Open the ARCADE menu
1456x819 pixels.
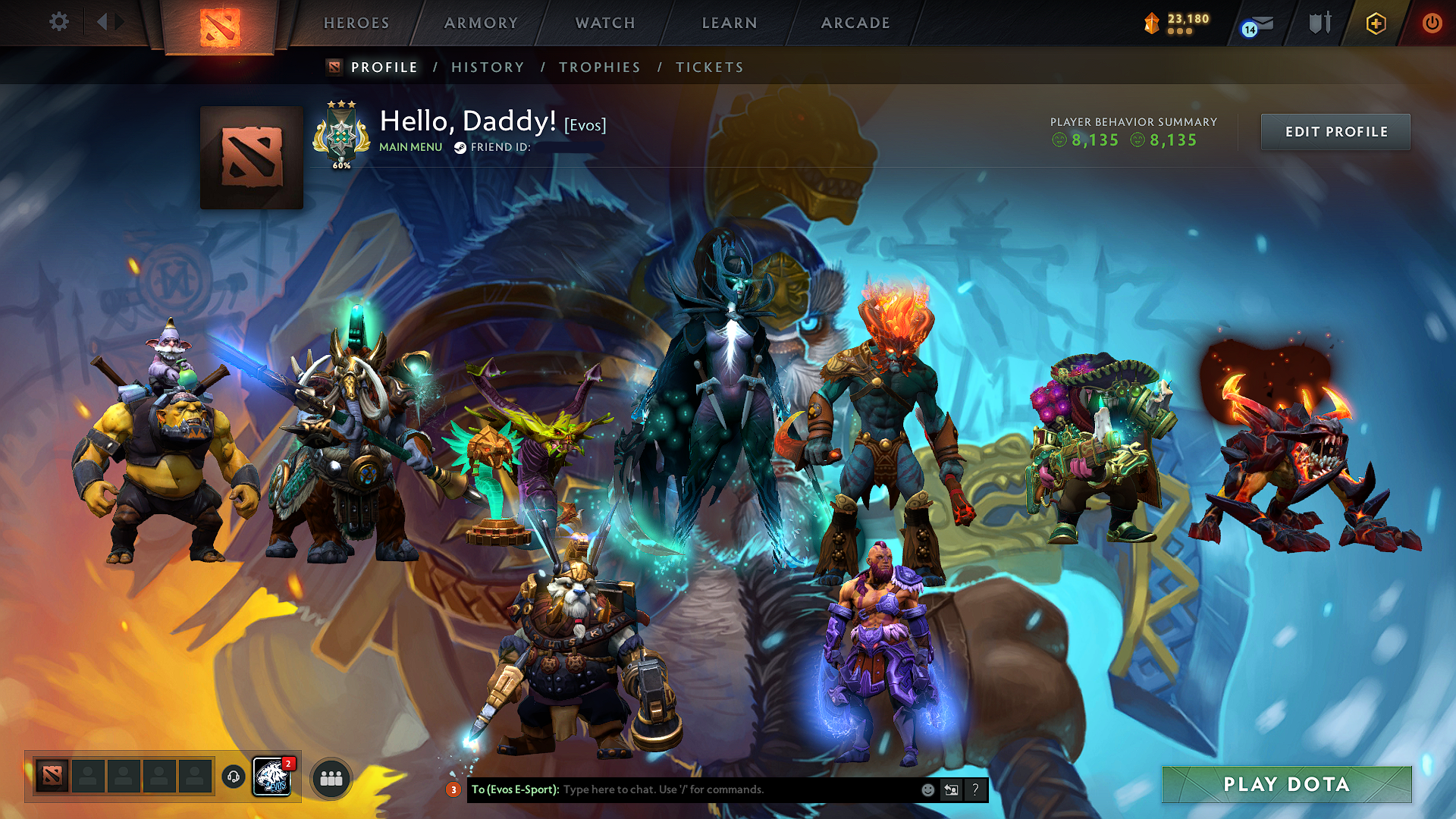click(855, 23)
